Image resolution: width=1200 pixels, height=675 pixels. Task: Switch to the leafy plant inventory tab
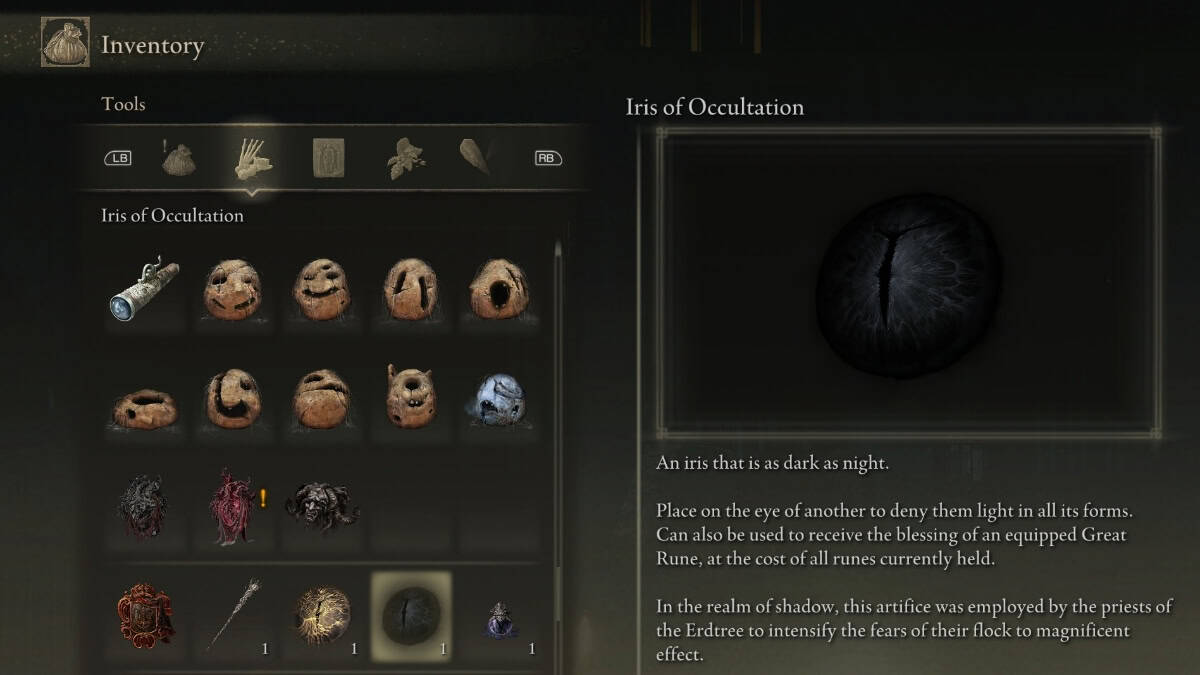[404, 158]
